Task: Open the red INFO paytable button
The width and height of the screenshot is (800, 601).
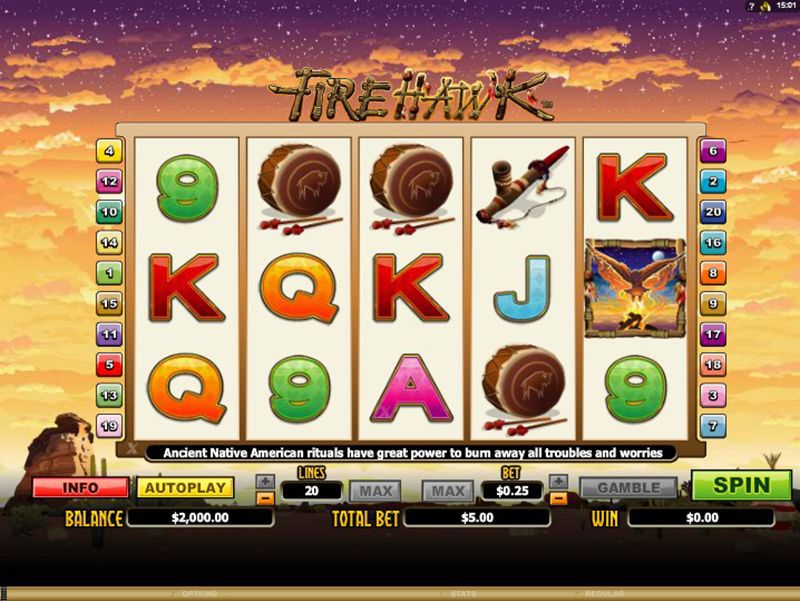Action: tap(80, 488)
